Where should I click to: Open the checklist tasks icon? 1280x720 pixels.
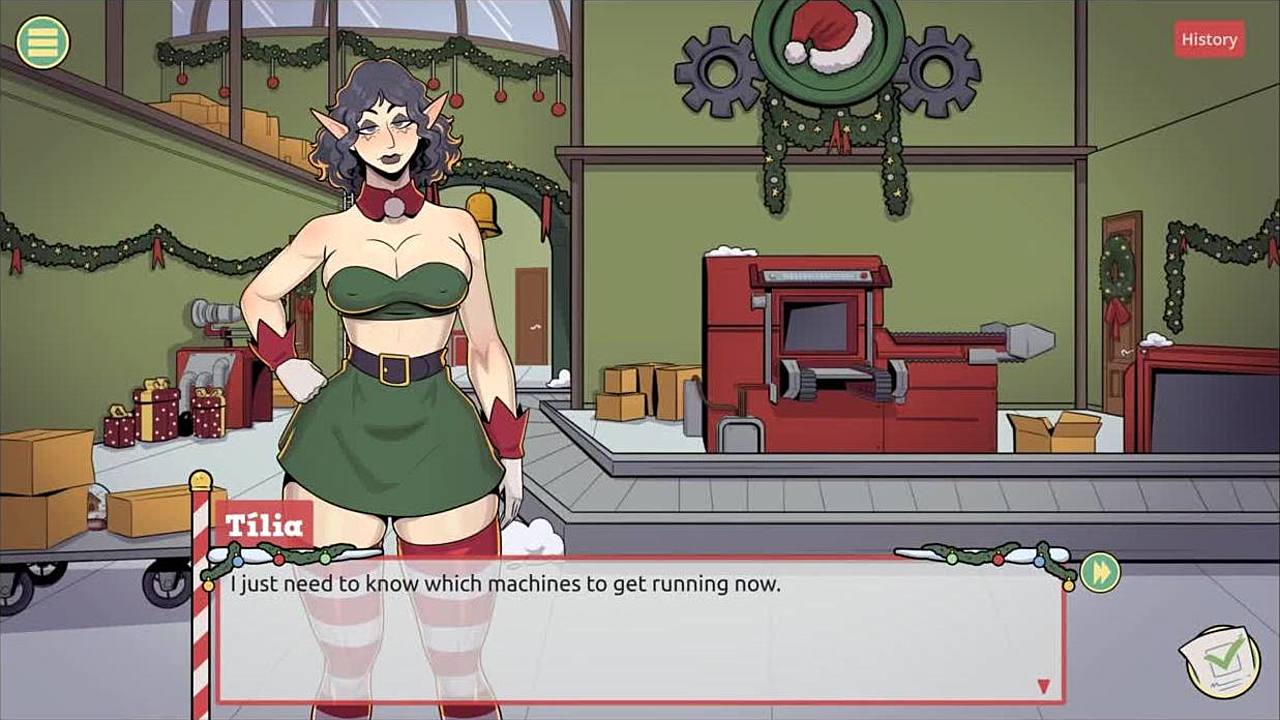1221,658
